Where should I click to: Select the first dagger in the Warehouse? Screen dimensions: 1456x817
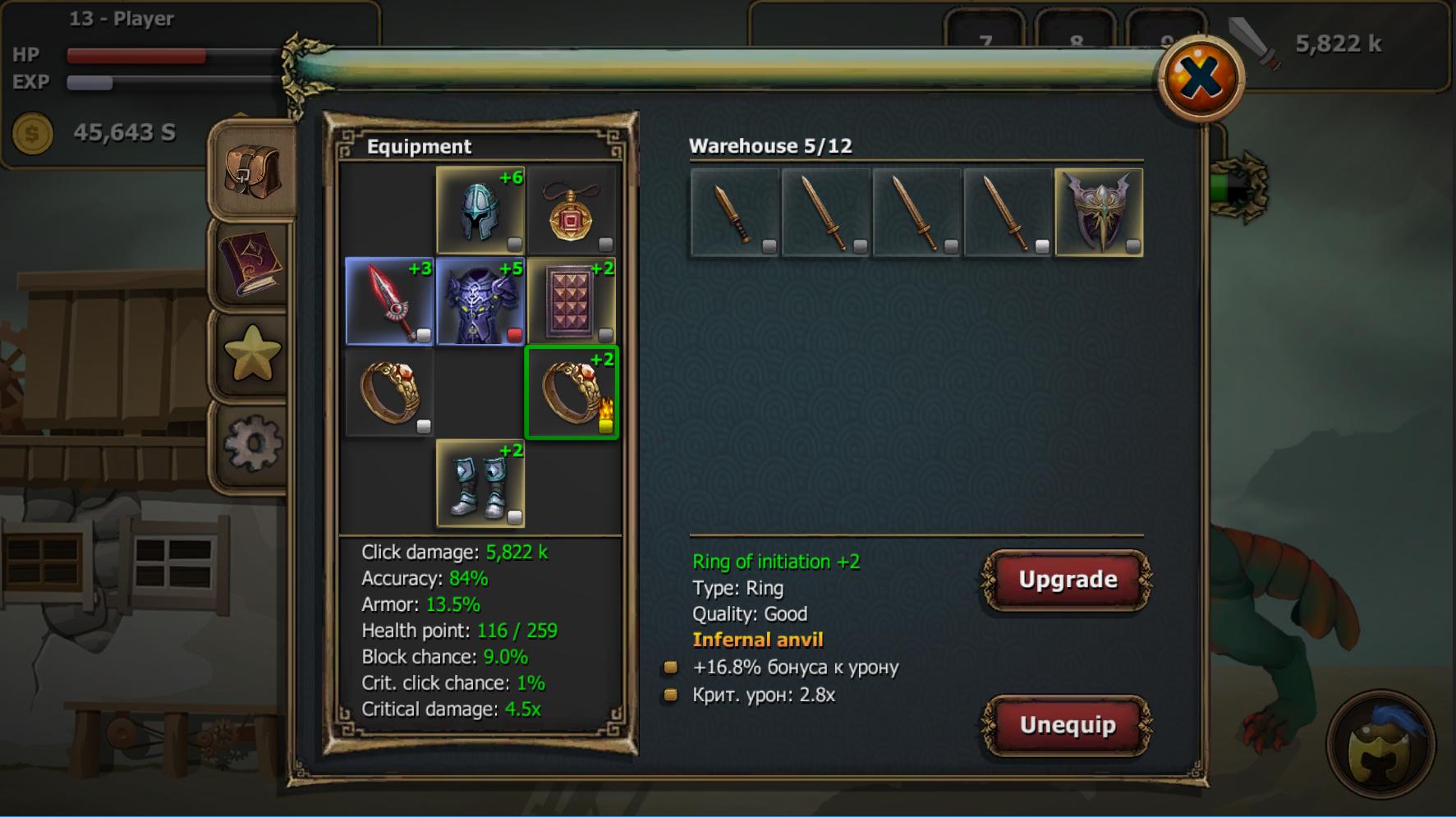point(733,212)
